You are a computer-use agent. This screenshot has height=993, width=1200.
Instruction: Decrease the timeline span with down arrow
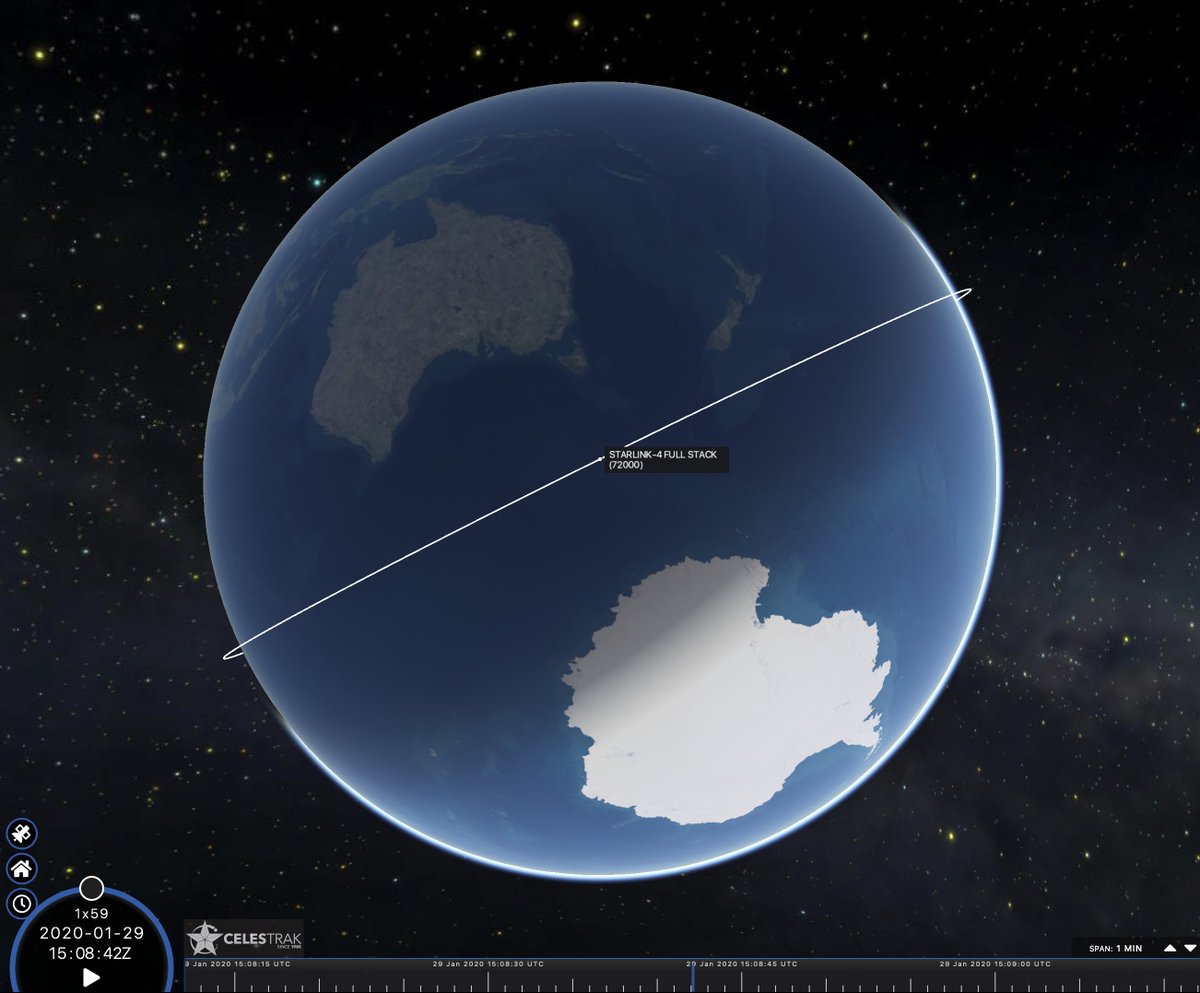coord(1189,947)
